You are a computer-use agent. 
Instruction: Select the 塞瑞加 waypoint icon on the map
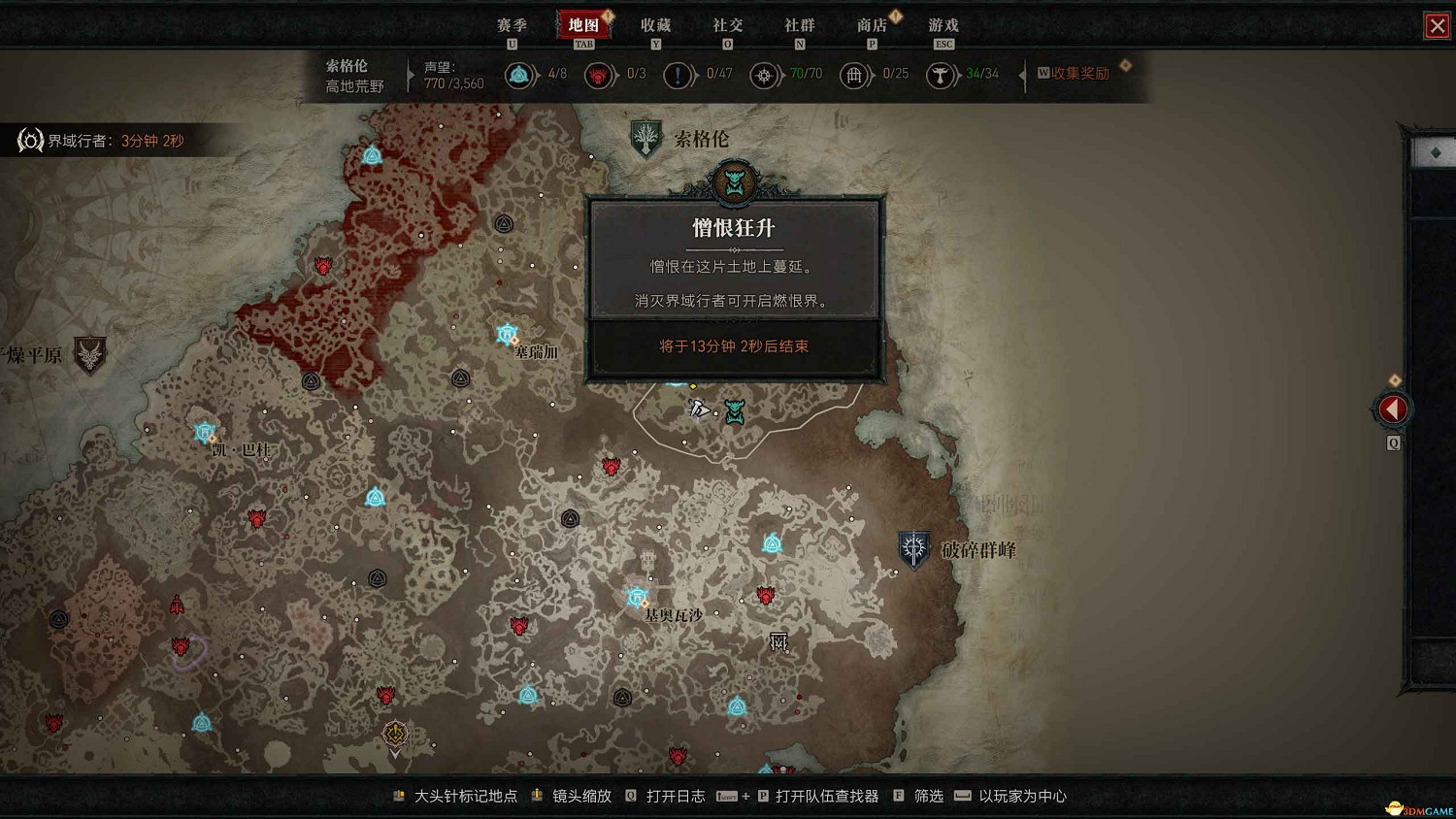[506, 333]
